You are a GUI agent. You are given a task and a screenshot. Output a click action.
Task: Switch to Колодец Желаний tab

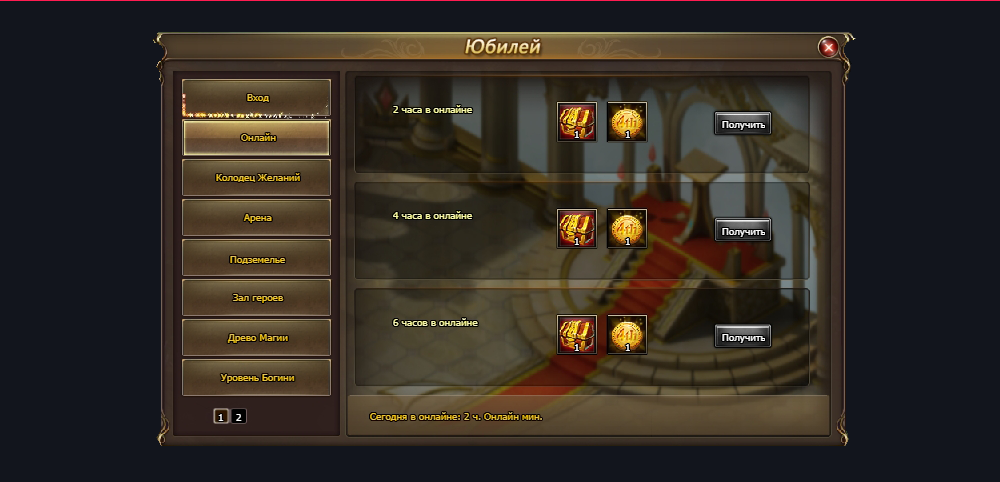tap(257, 178)
